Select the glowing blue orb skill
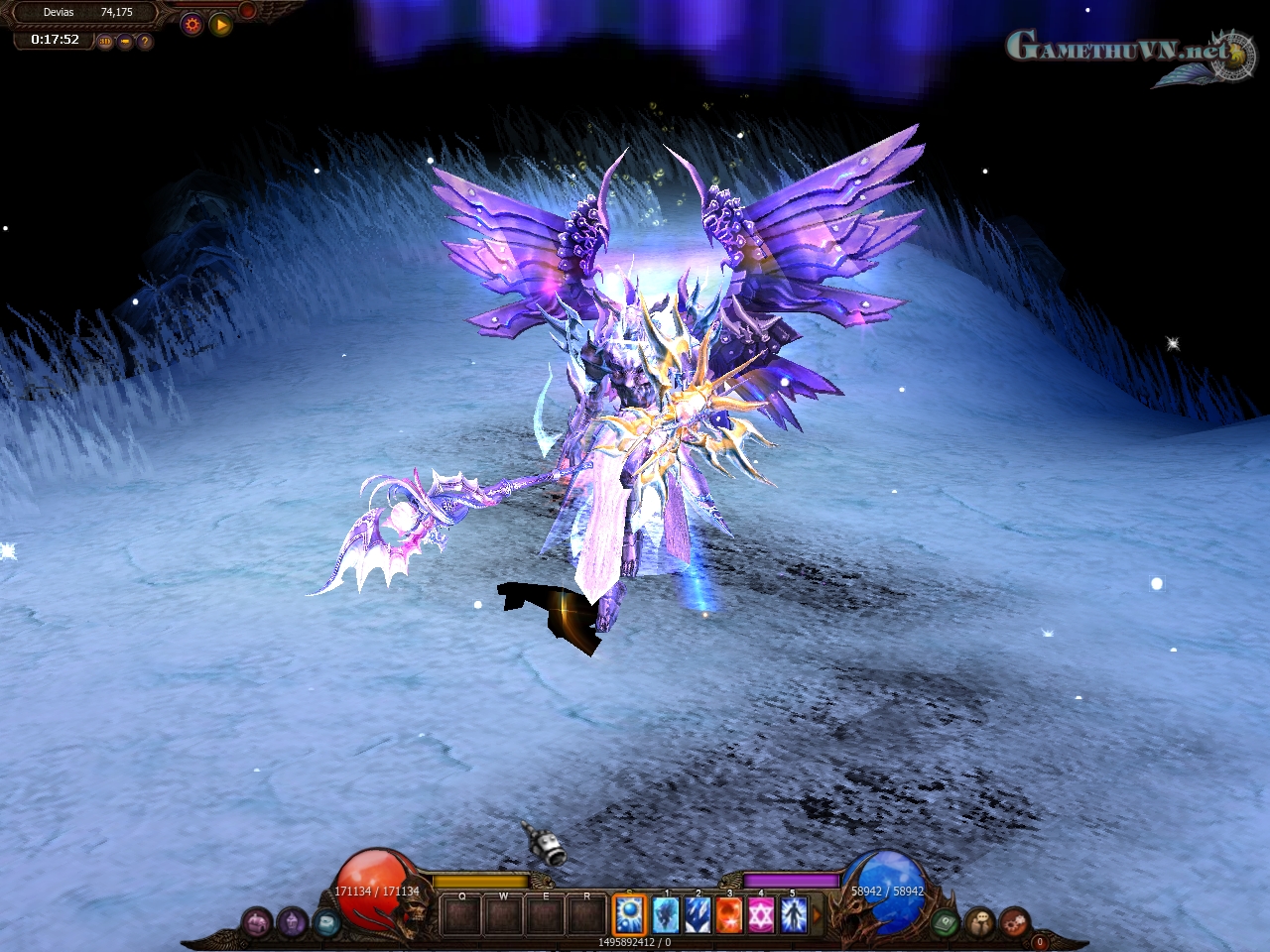Viewport: 1270px width, 952px height. [630, 914]
